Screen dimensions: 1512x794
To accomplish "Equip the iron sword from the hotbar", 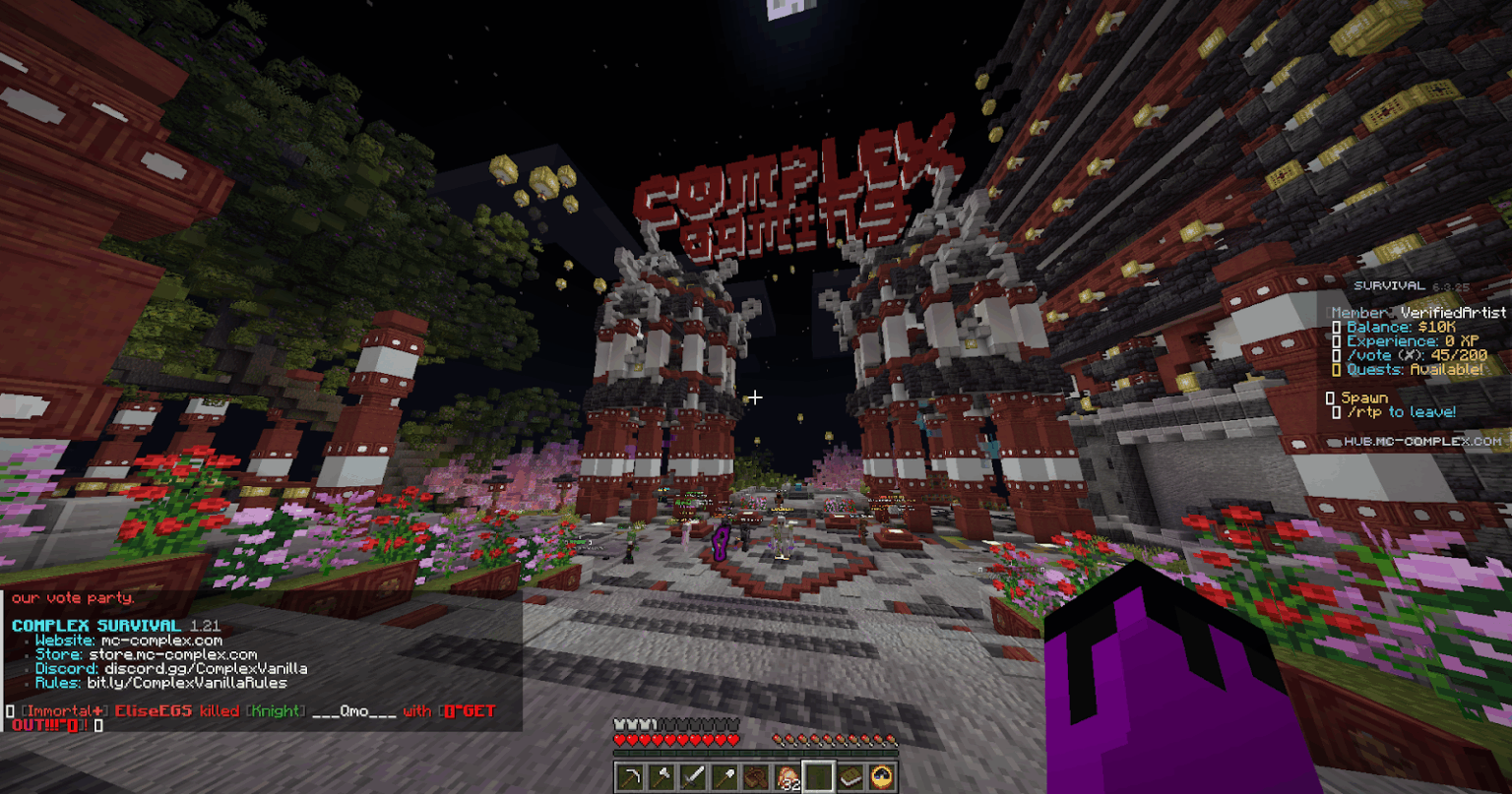I will 693,776.
